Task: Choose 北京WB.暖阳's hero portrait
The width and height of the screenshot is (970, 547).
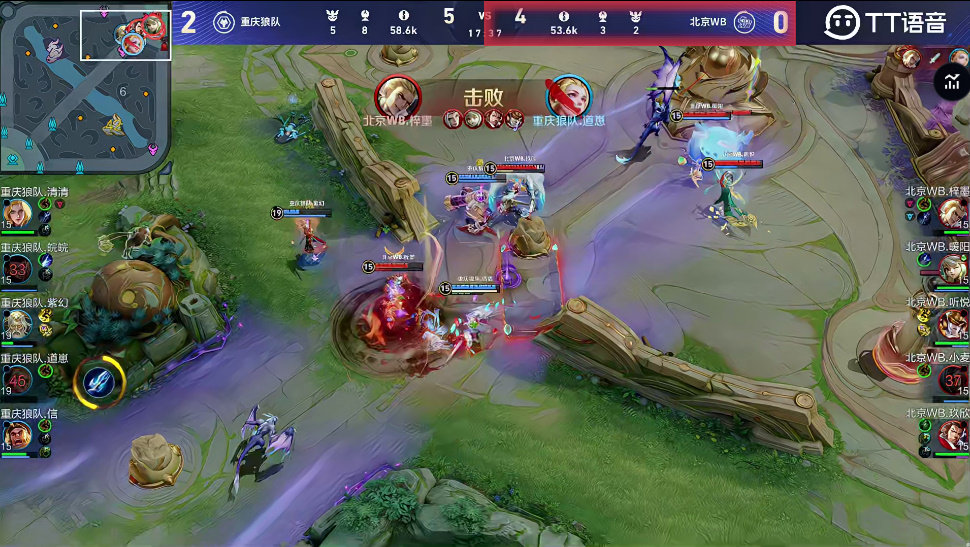Action: pos(952,269)
